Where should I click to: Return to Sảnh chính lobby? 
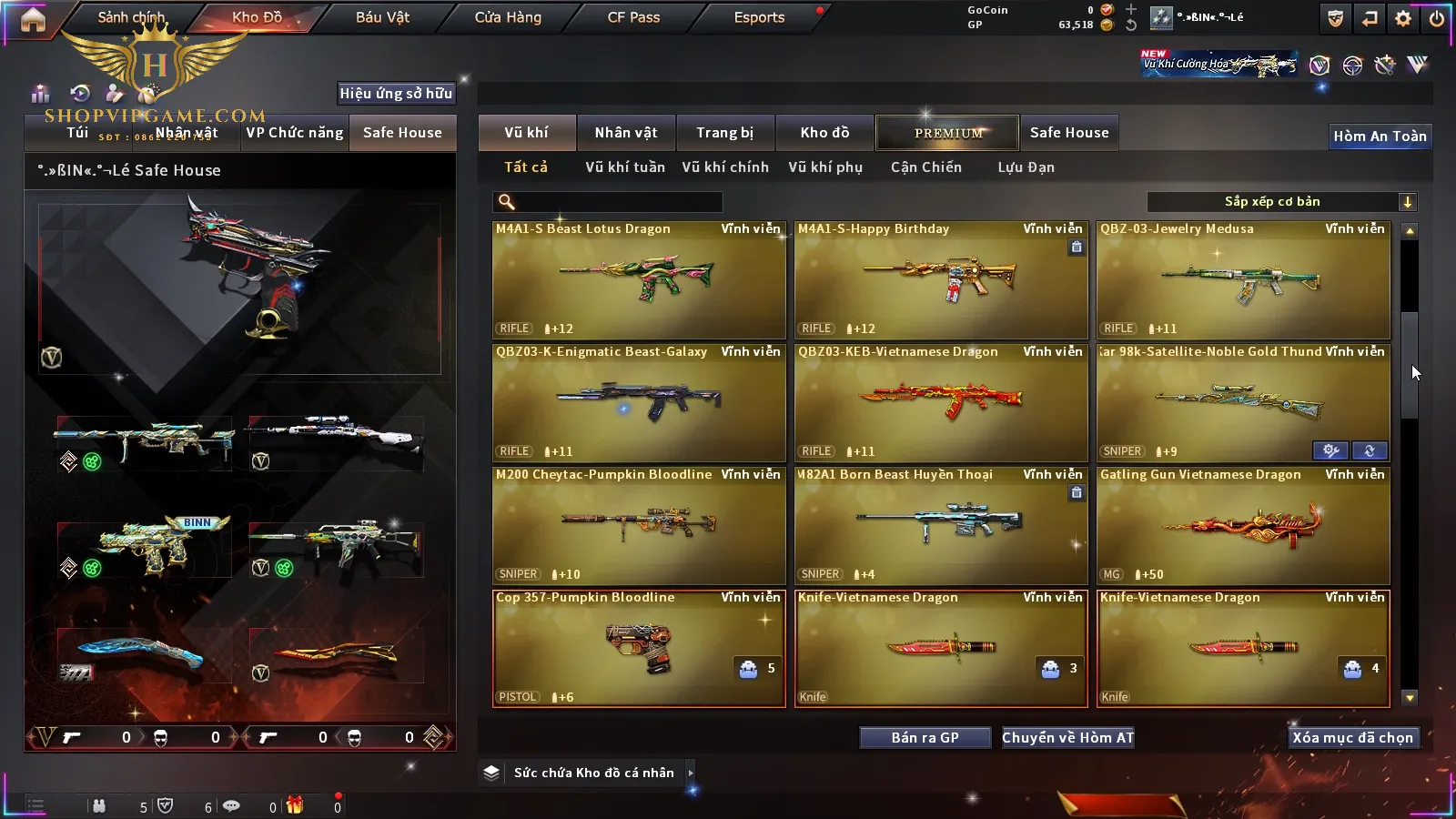pos(131,17)
